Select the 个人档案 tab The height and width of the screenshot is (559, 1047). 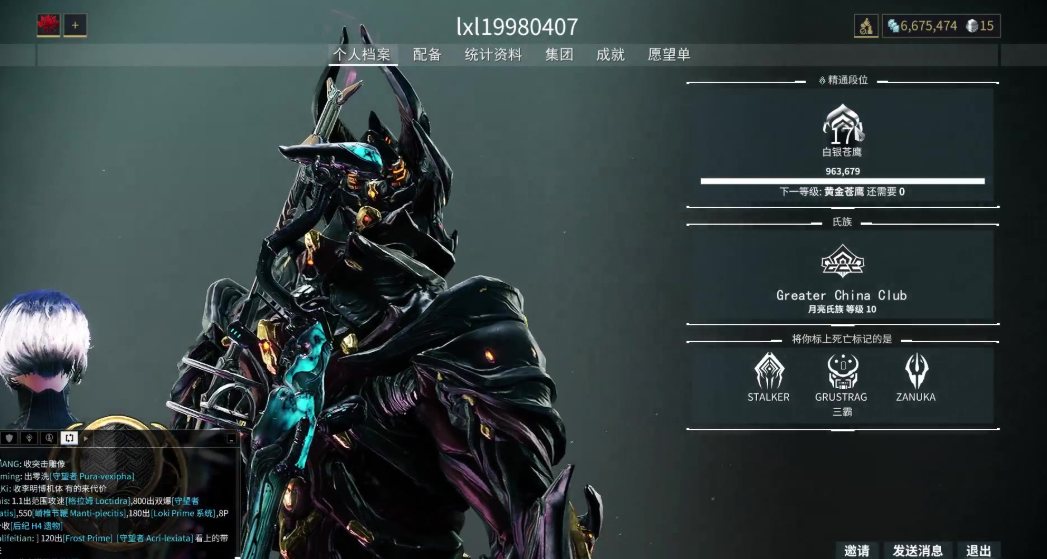click(x=362, y=55)
